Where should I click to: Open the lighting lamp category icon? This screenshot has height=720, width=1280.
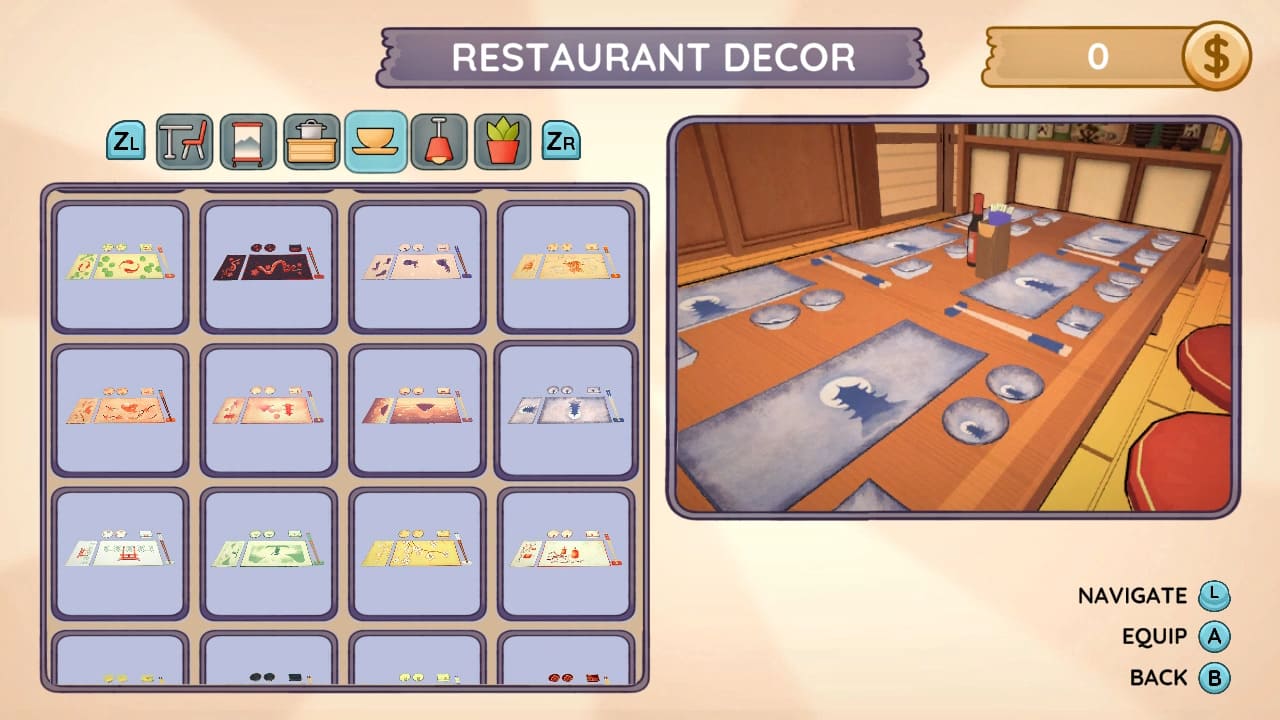pyautogui.click(x=440, y=141)
